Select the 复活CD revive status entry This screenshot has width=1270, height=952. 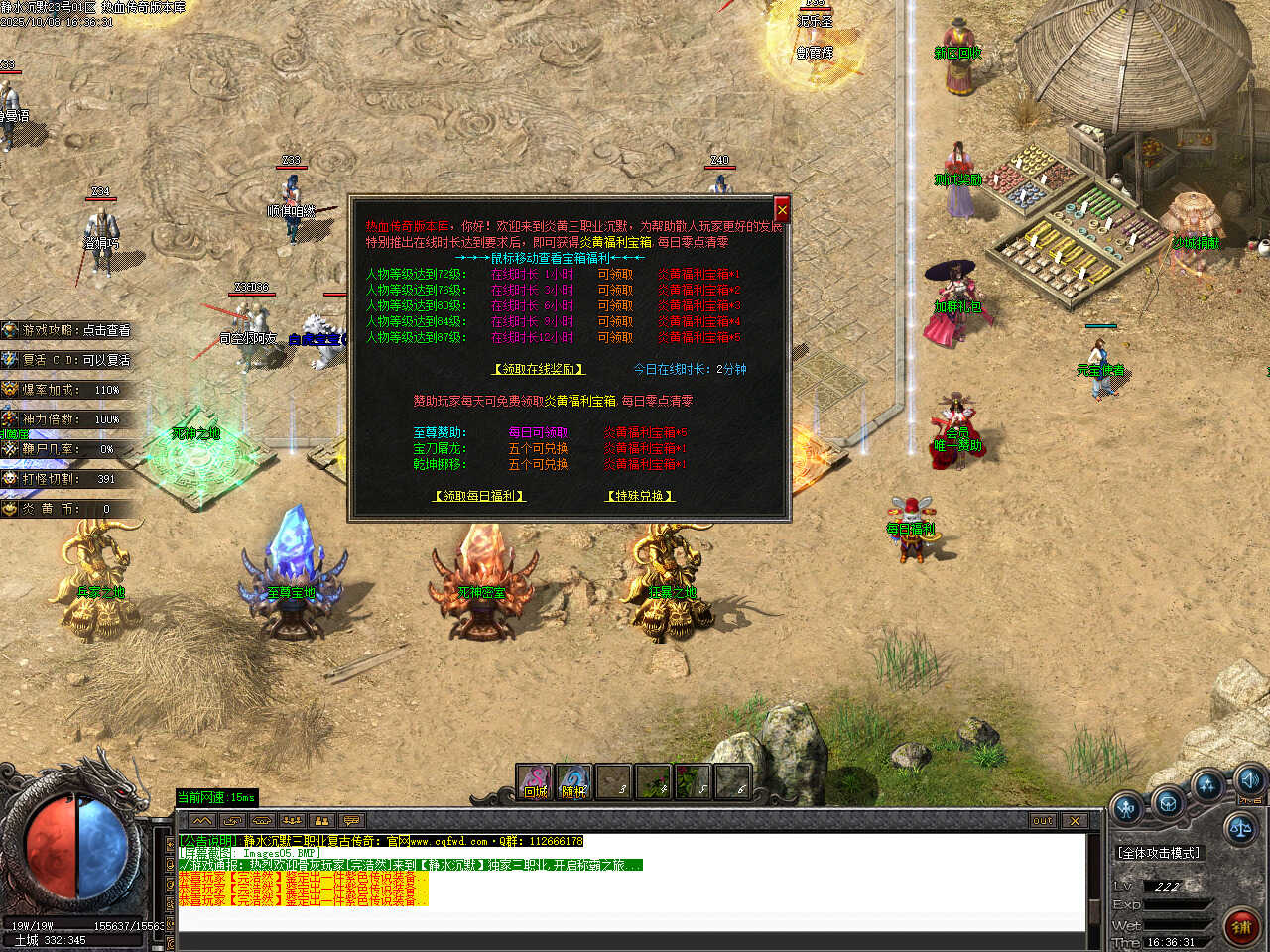tap(69, 360)
